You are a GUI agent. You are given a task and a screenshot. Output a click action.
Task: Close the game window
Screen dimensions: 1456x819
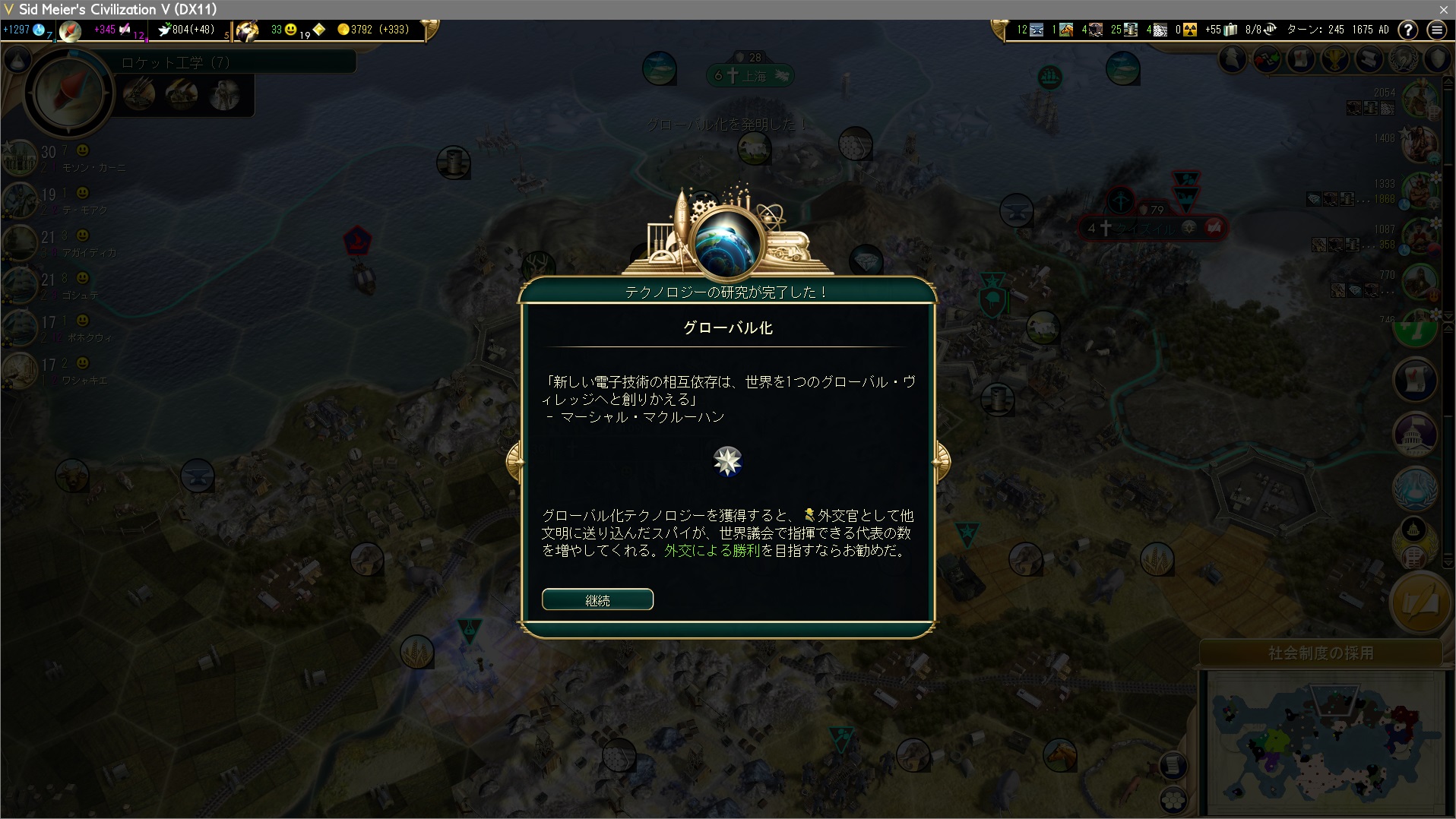(1443, 9)
